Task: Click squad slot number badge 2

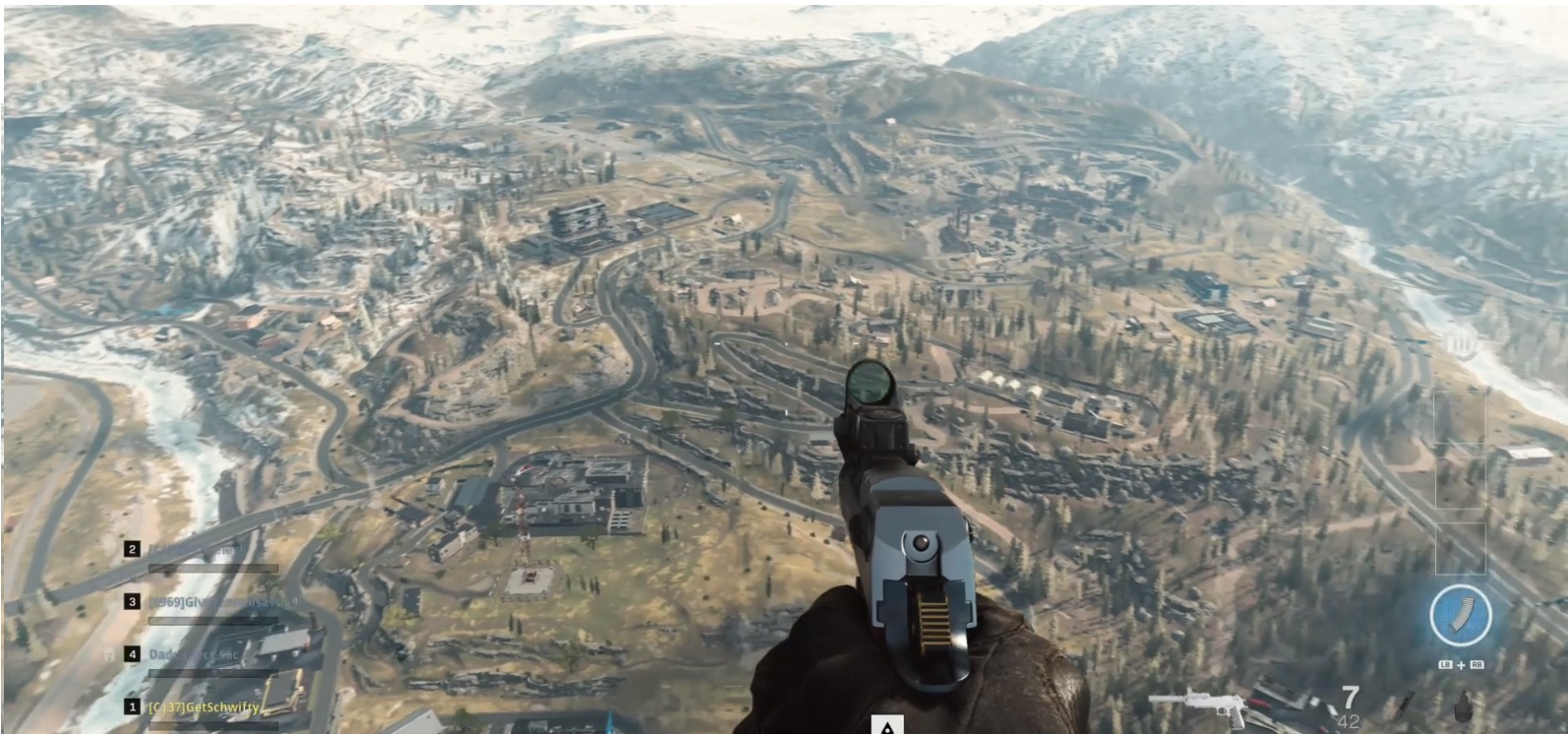Action: [132, 548]
